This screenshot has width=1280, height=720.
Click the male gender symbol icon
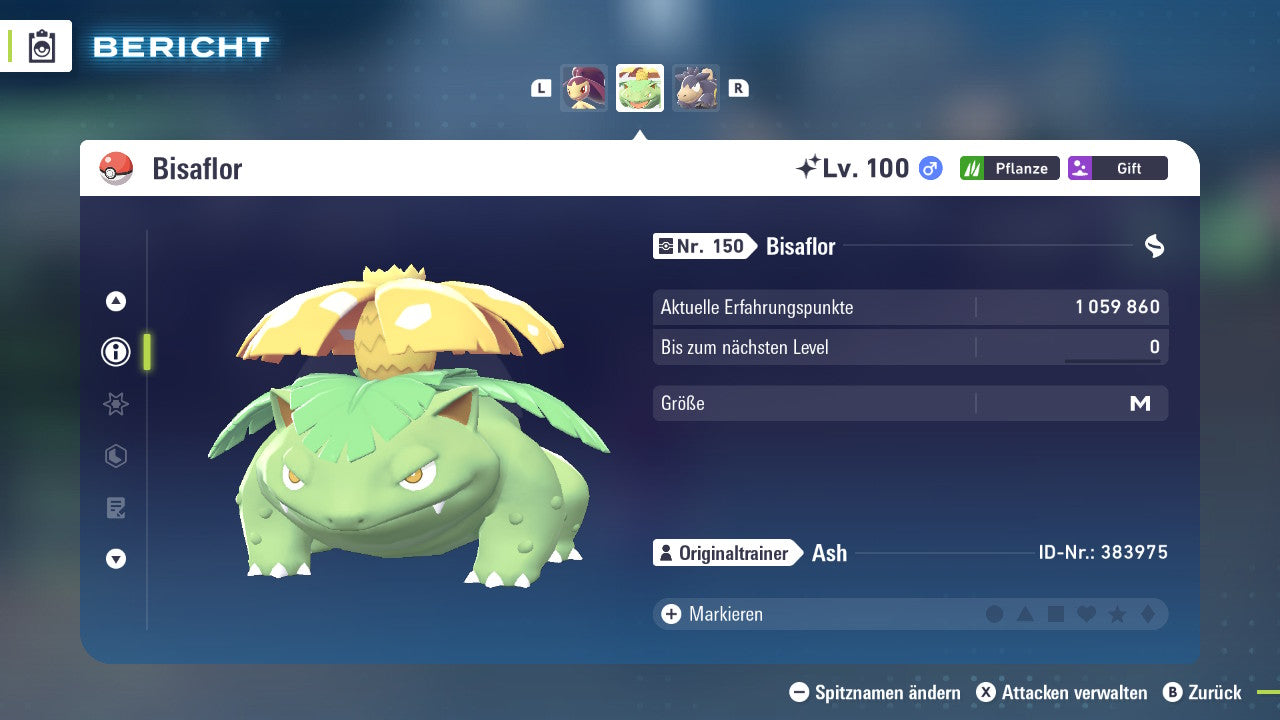tap(928, 168)
